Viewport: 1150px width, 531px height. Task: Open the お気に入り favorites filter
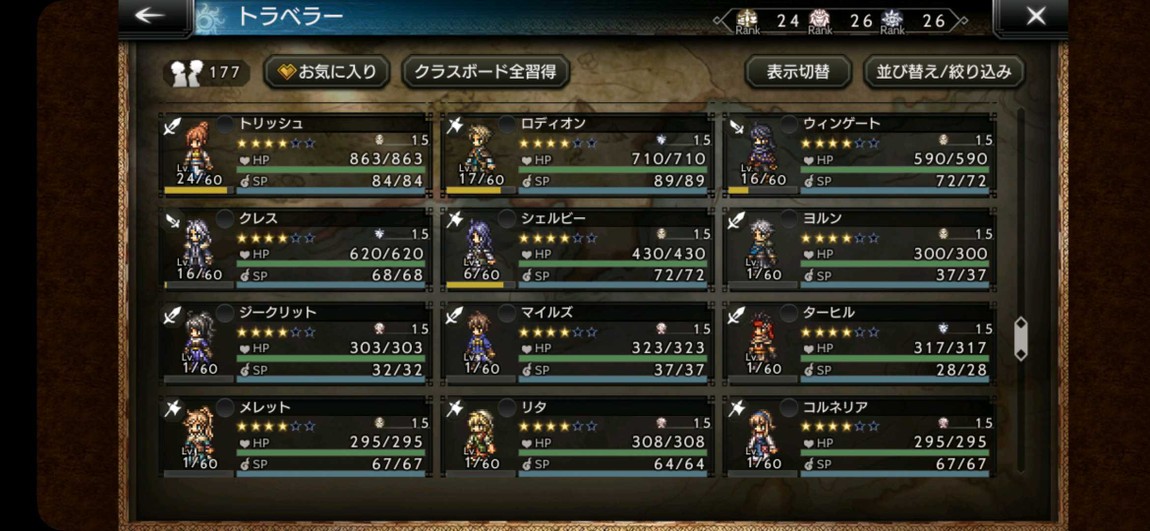point(327,71)
